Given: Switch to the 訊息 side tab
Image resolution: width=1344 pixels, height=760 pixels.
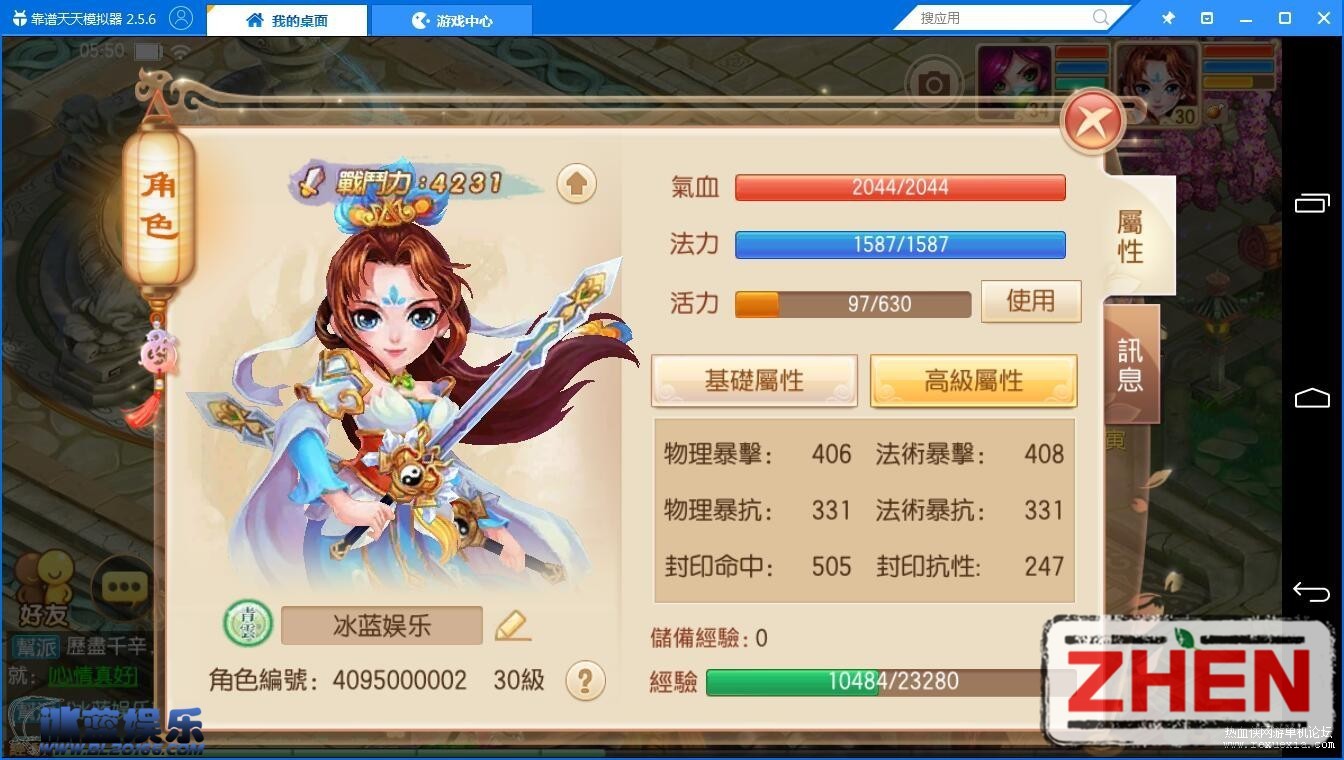Looking at the screenshot, I should pyautogui.click(x=1131, y=361).
